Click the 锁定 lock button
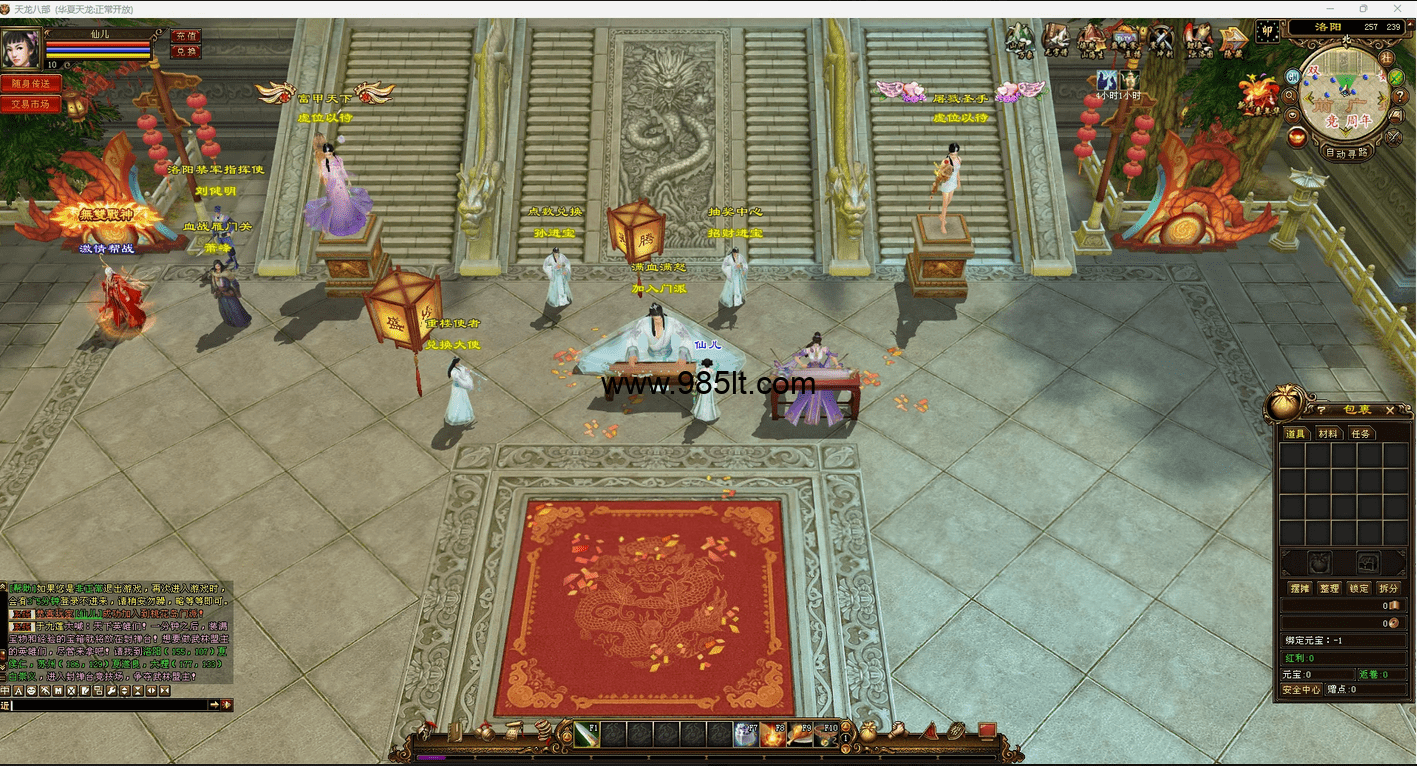The width and height of the screenshot is (1417, 766). (x=1359, y=589)
